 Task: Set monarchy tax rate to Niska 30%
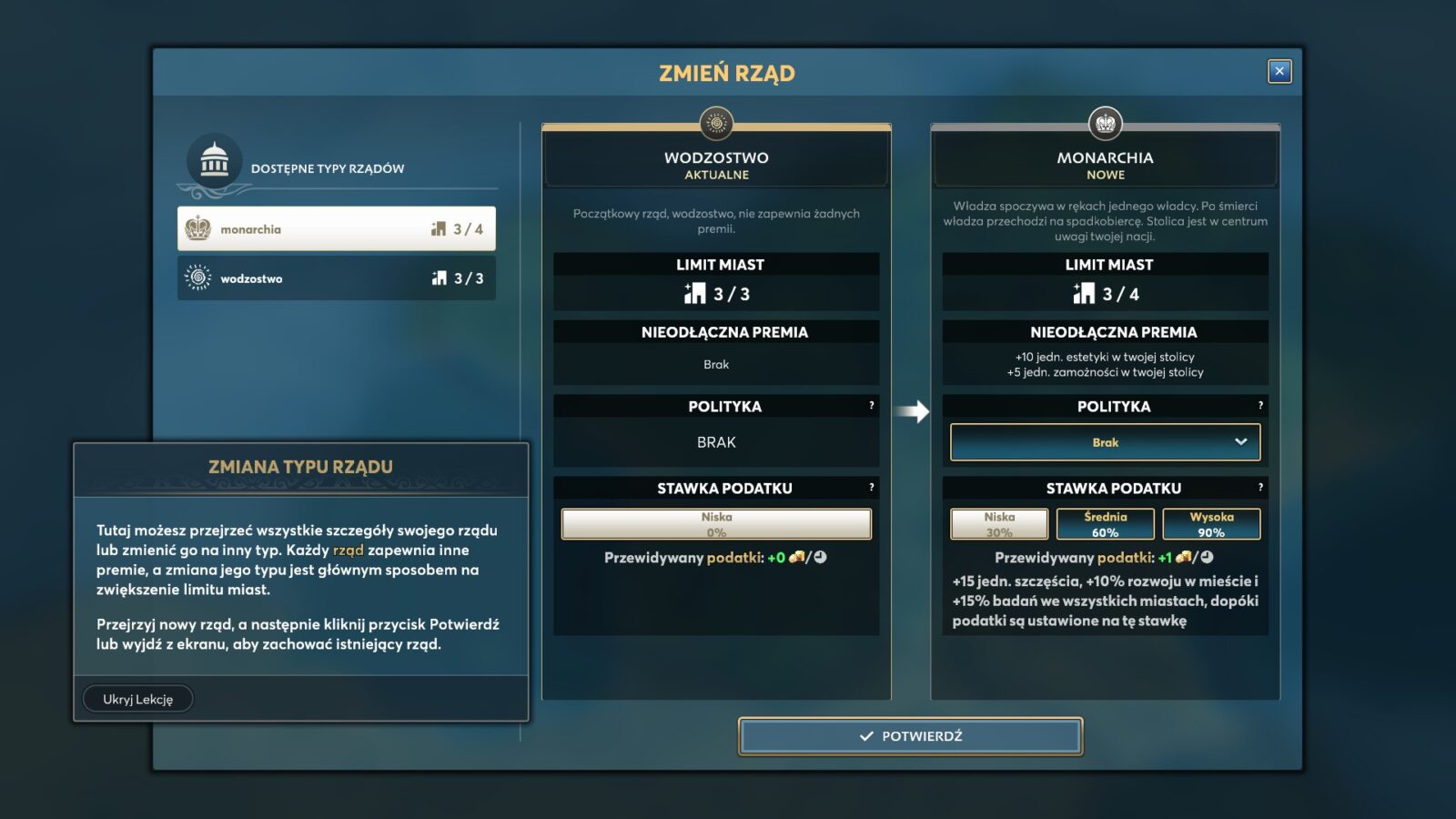(x=999, y=524)
